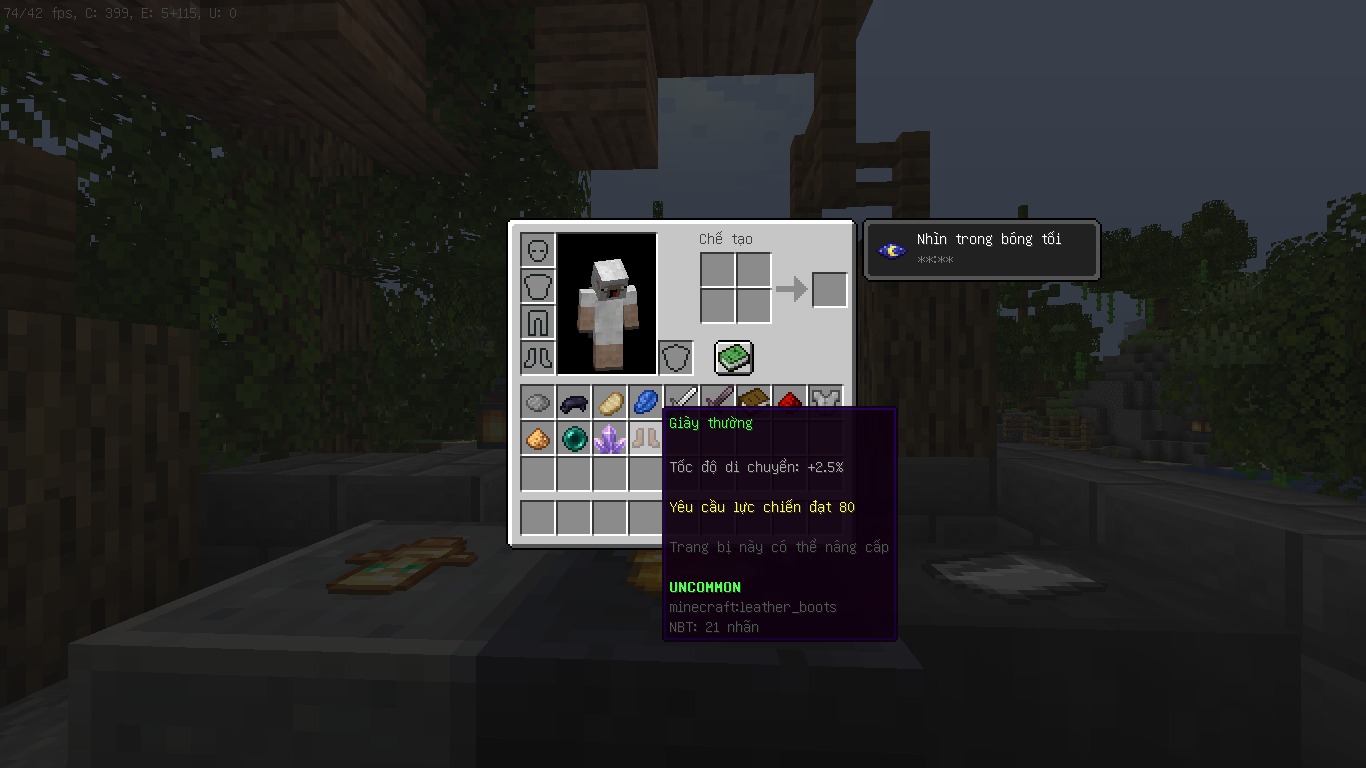
Task: Grab the black dye-like item
Action: pos(573,402)
